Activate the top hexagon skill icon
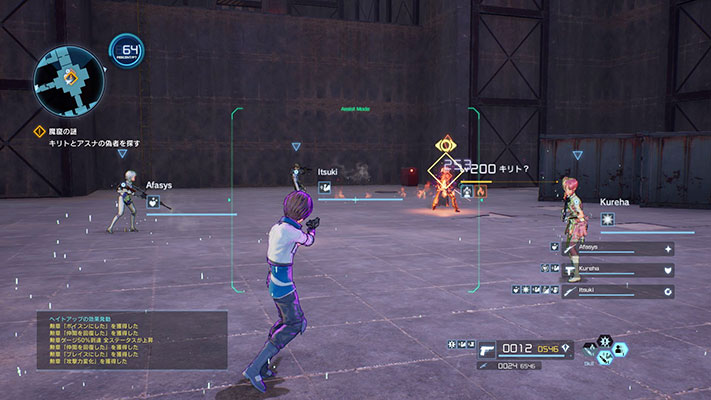 (605, 343)
